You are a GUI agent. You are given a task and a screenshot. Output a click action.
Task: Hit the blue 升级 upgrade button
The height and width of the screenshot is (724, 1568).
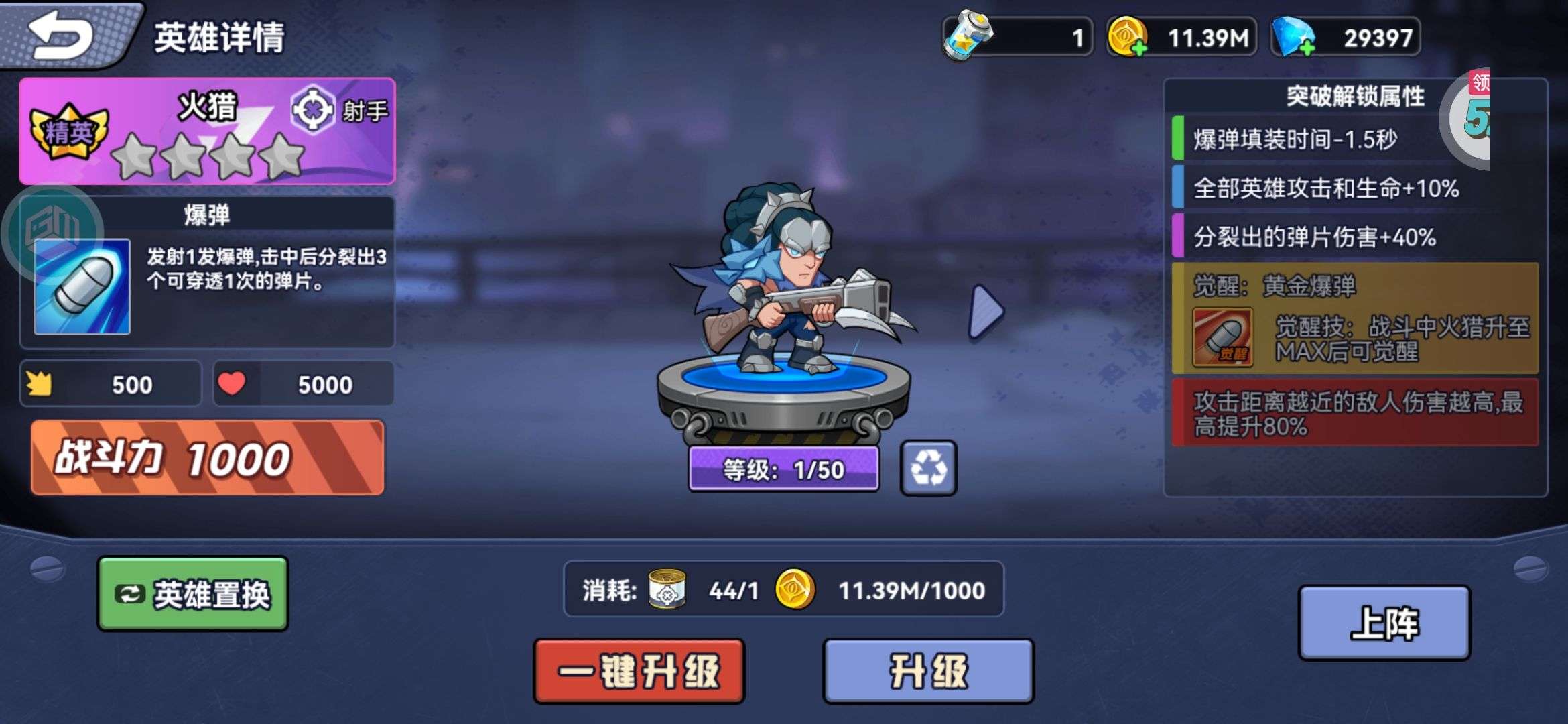[x=928, y=671]
